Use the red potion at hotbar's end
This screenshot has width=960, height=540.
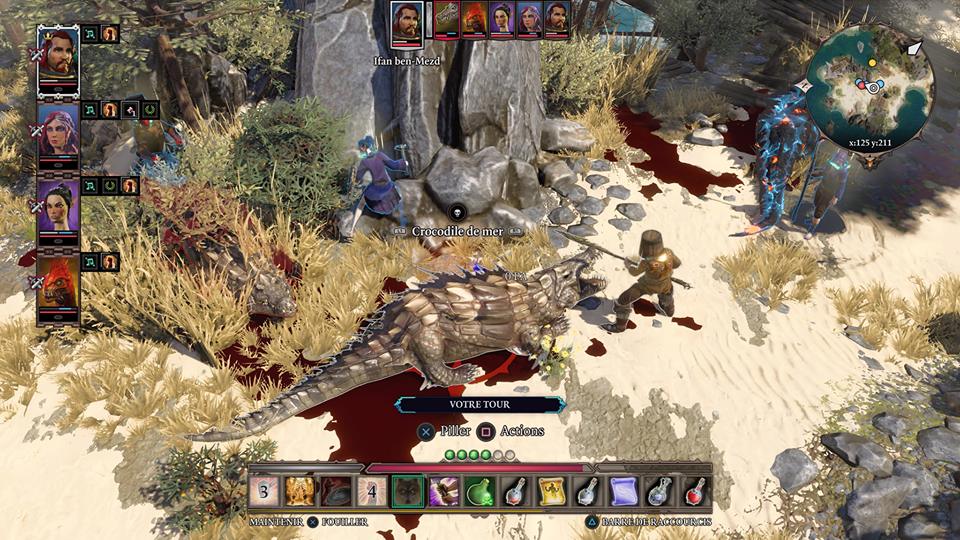tap(694, 491)
